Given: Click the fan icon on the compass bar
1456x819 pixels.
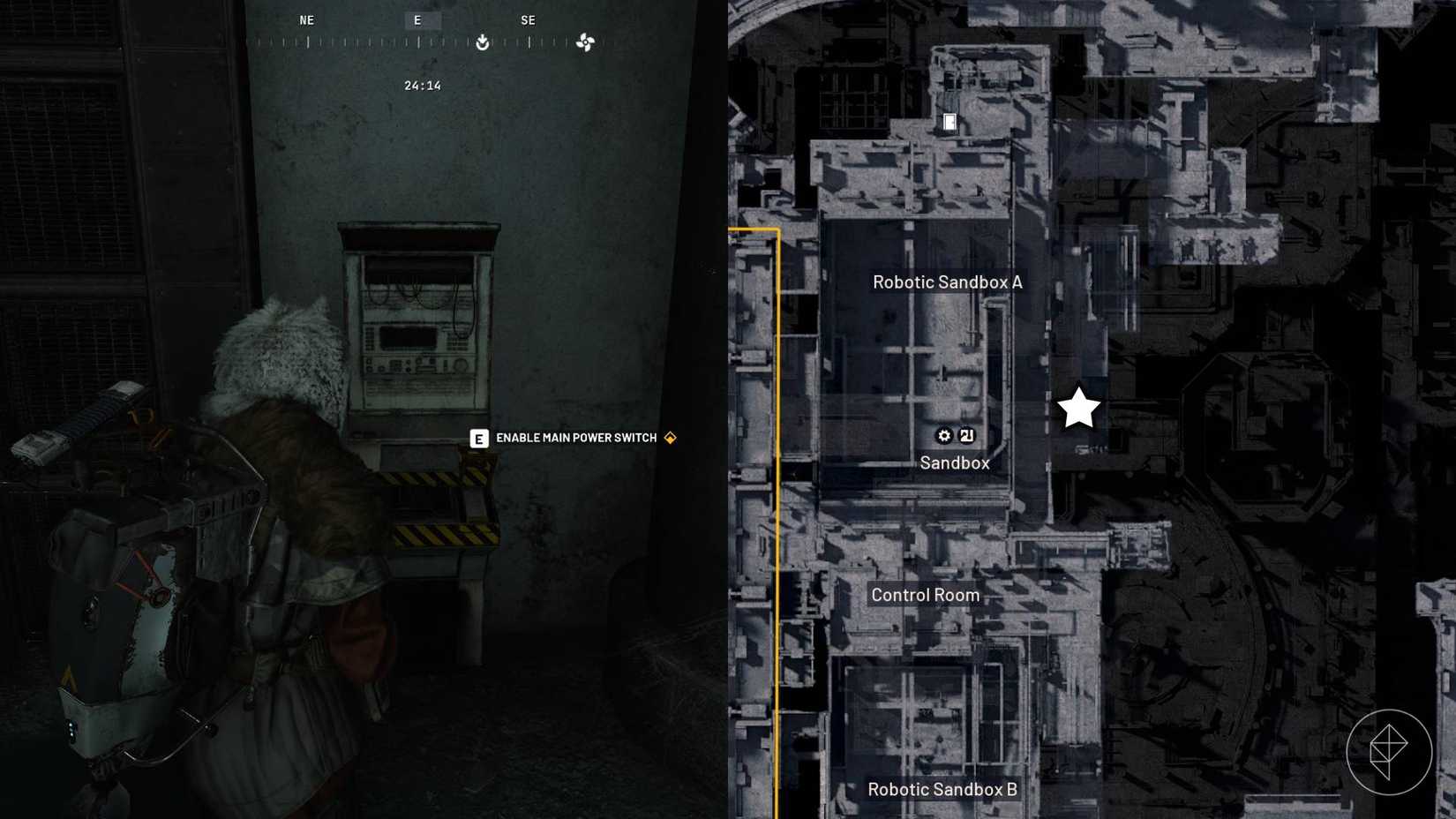Looking at the screenshot, I should 585,42.
